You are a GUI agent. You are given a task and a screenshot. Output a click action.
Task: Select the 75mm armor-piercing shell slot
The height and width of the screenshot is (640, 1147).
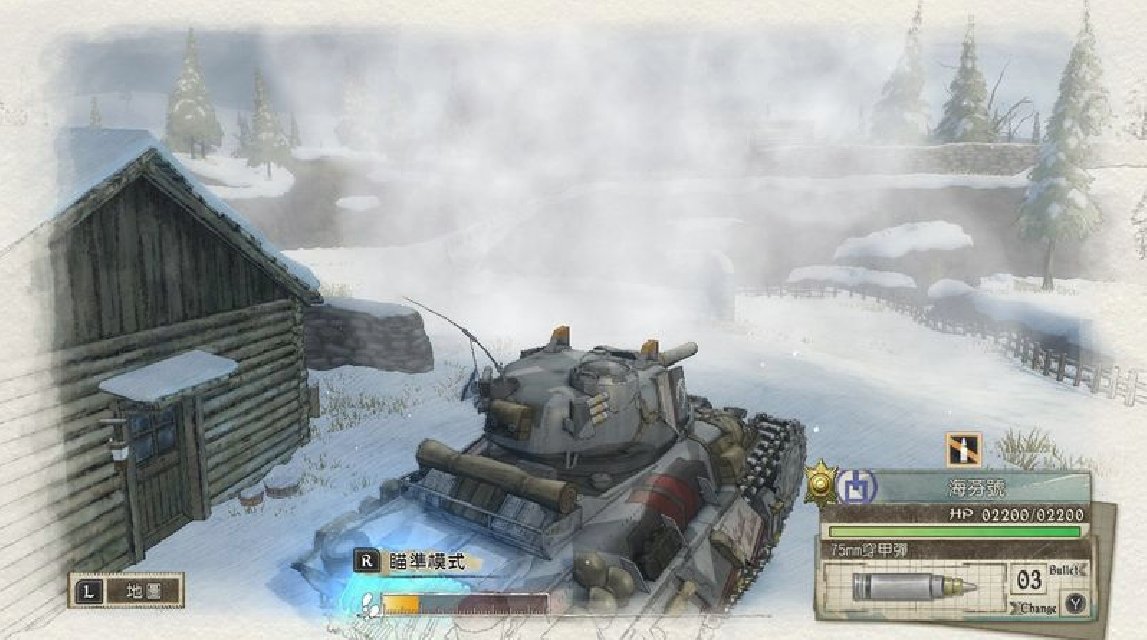911,586
